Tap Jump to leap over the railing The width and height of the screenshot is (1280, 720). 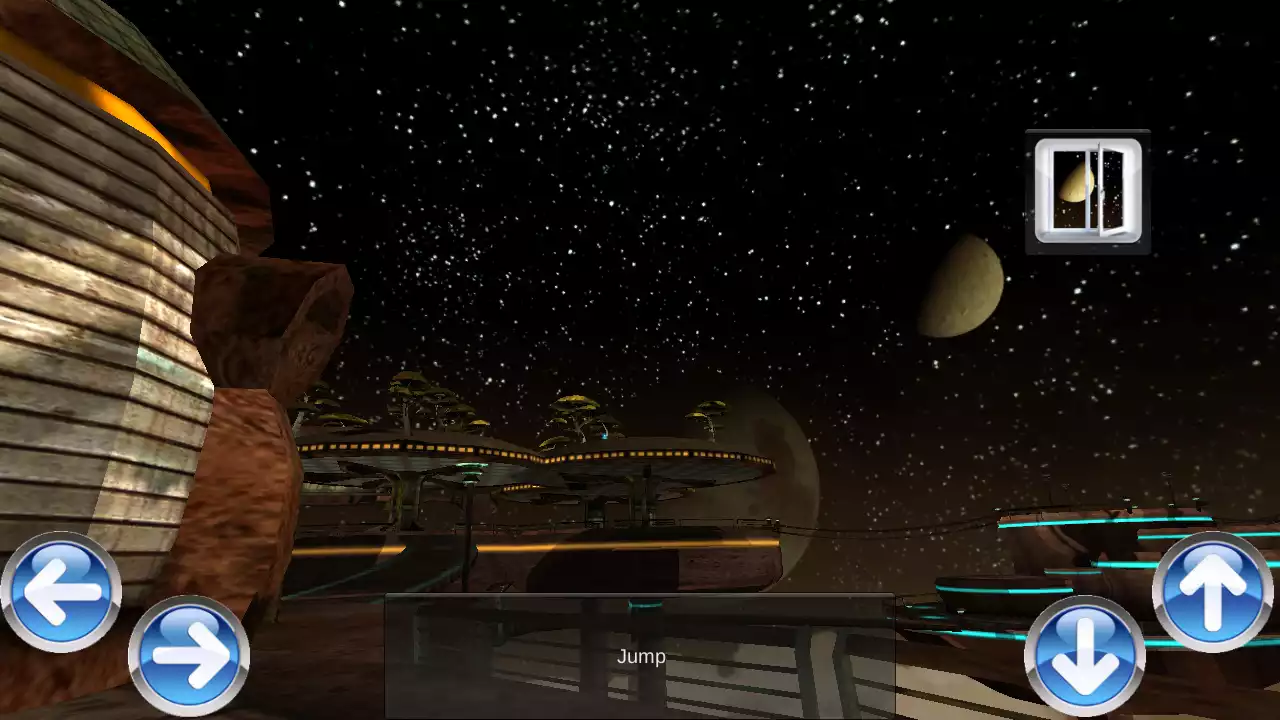point(641,656)
